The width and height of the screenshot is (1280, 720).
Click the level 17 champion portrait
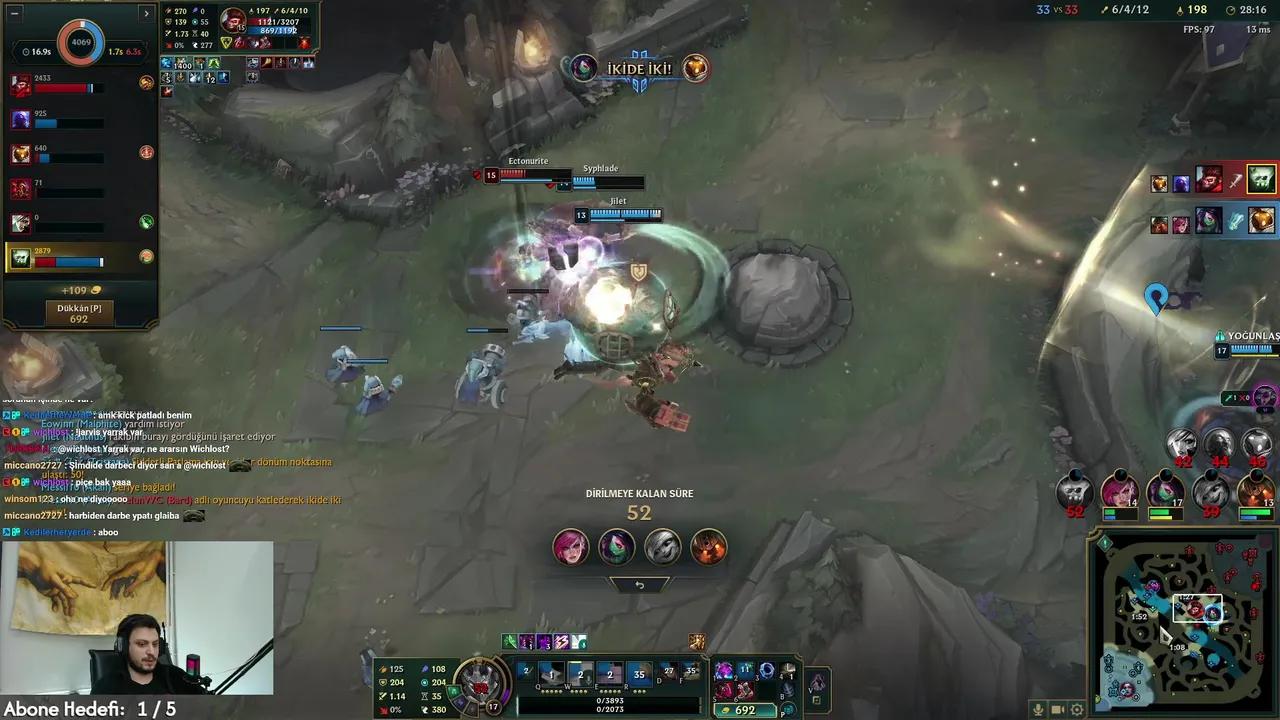(479, 678)
